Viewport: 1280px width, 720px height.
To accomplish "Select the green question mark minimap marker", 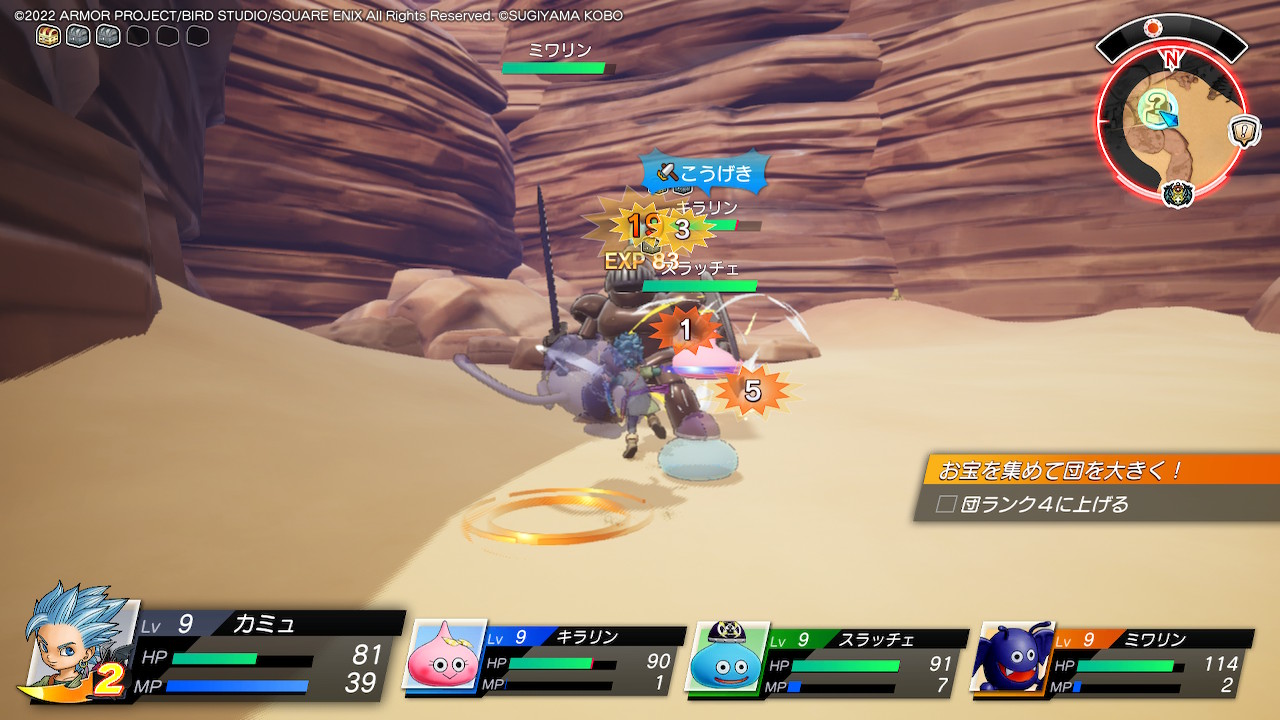I will [1157, 103].
